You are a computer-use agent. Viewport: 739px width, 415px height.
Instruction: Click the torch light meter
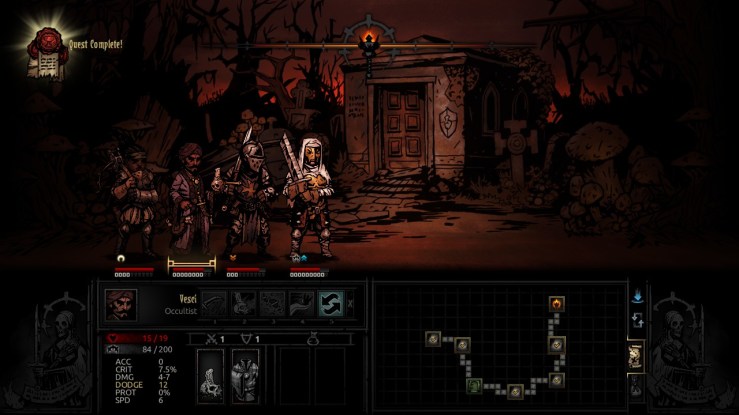[x=372, y=40]
